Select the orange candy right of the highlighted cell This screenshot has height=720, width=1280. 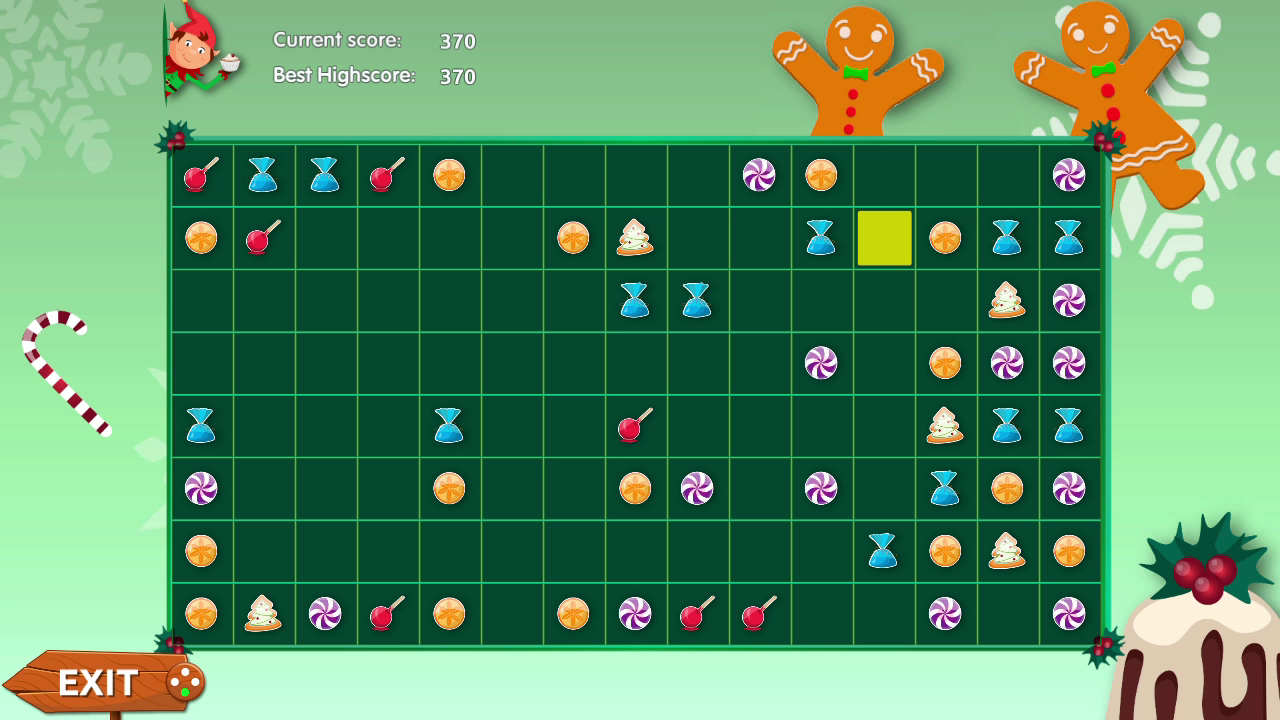[944, 238]
